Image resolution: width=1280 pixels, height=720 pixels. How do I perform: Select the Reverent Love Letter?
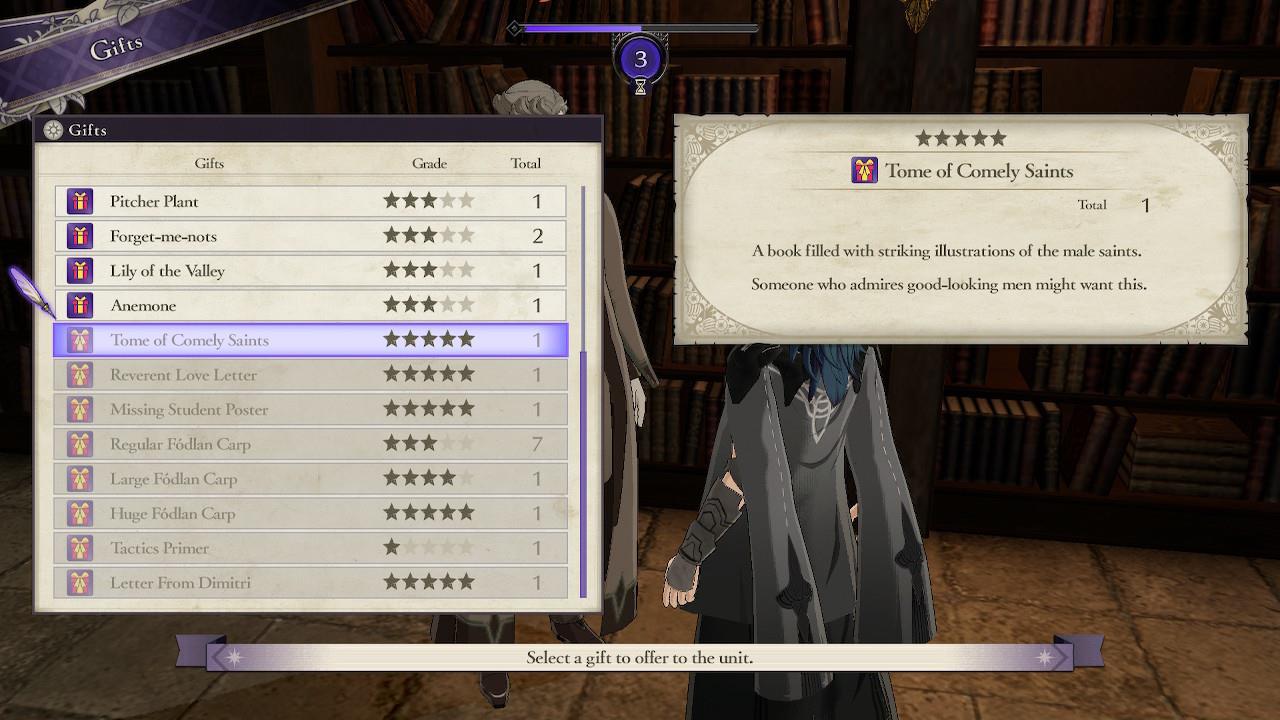(x=310, y=375)
